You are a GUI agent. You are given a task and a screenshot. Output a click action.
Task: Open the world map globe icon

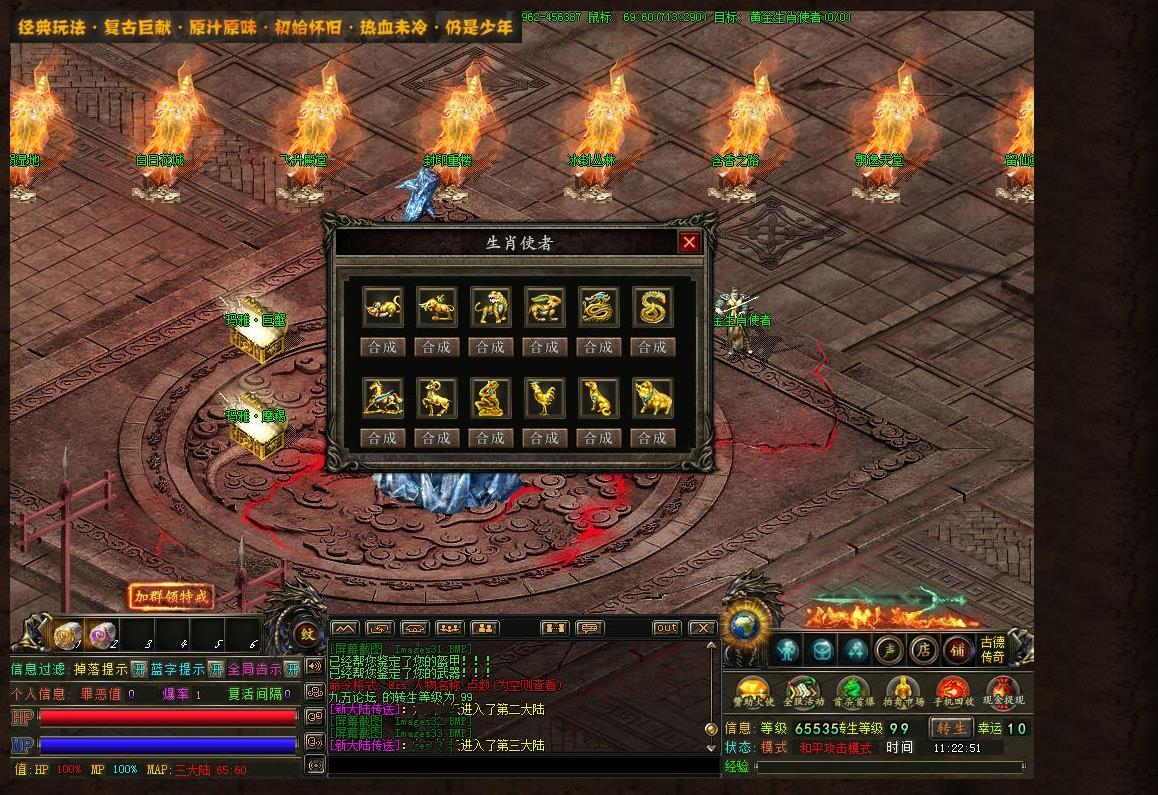click(x=745, y=627)
